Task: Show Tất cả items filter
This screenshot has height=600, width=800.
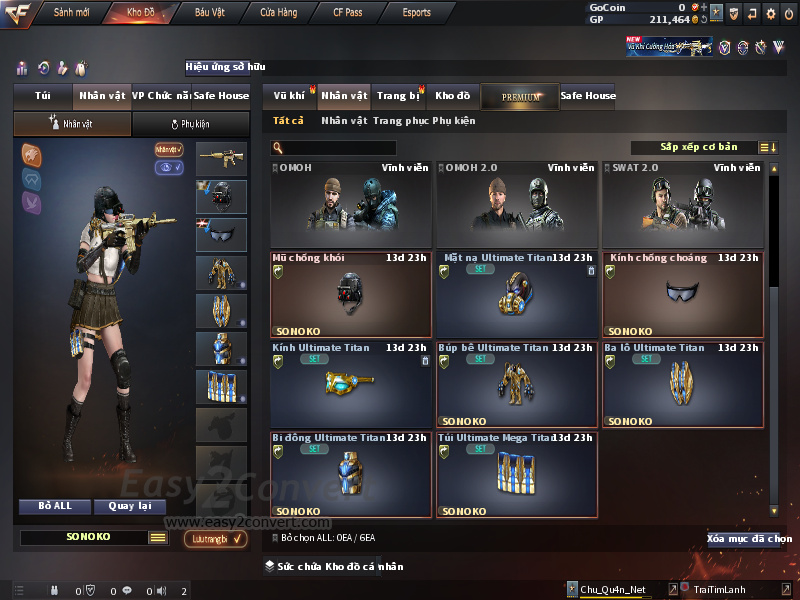Action: (289, 121)
